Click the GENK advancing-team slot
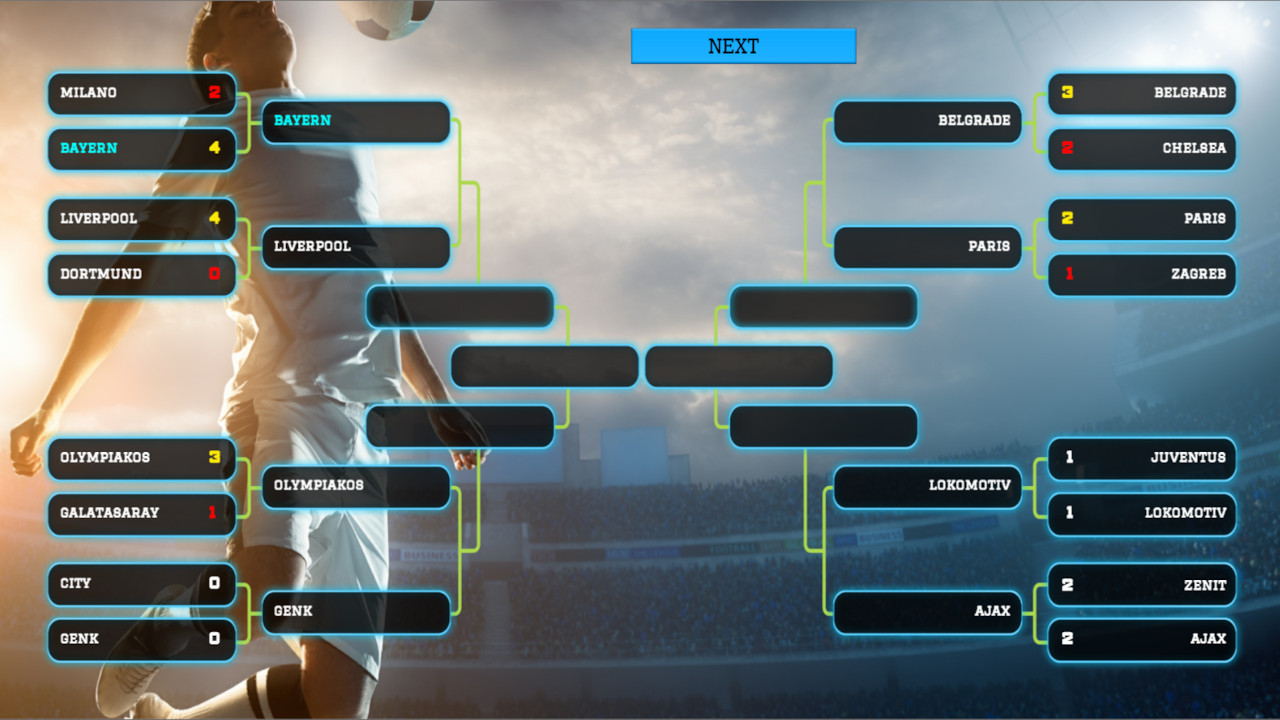The image size is (1280, 720). 355,613
